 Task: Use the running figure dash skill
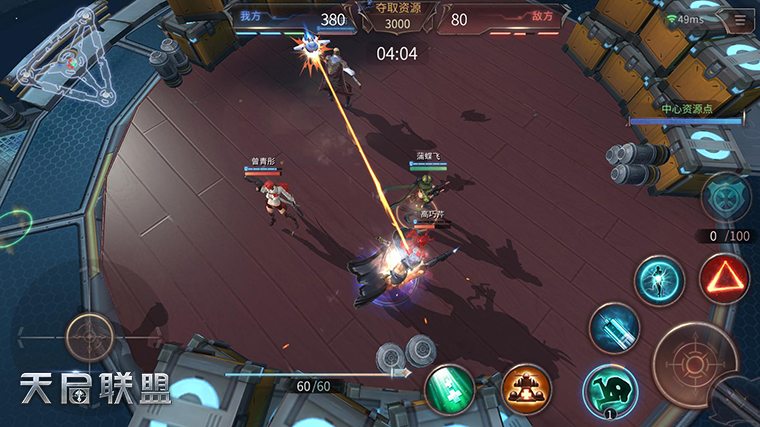660,280
